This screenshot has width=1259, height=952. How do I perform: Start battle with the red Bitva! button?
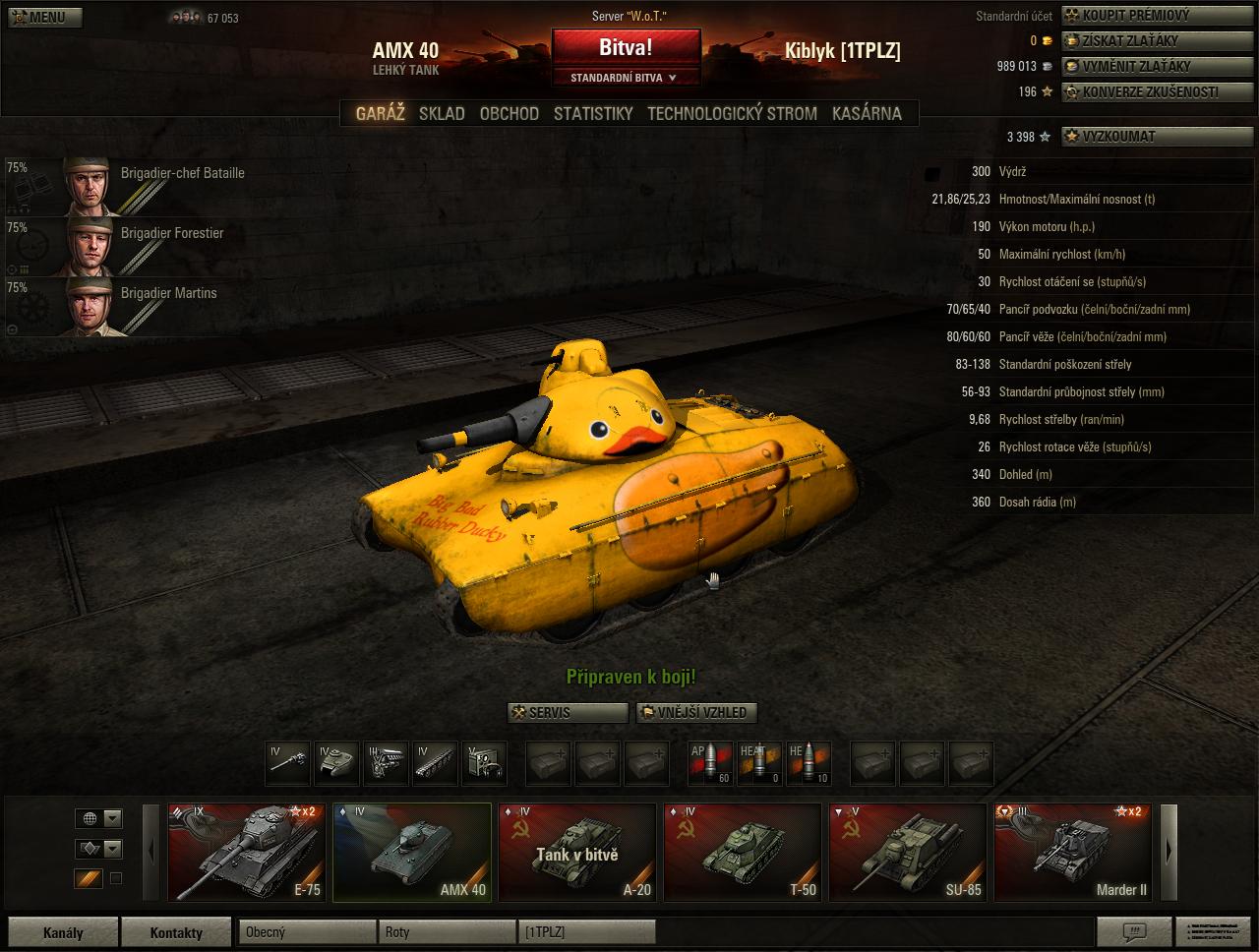pyautogui.click(x=626, y=48)
